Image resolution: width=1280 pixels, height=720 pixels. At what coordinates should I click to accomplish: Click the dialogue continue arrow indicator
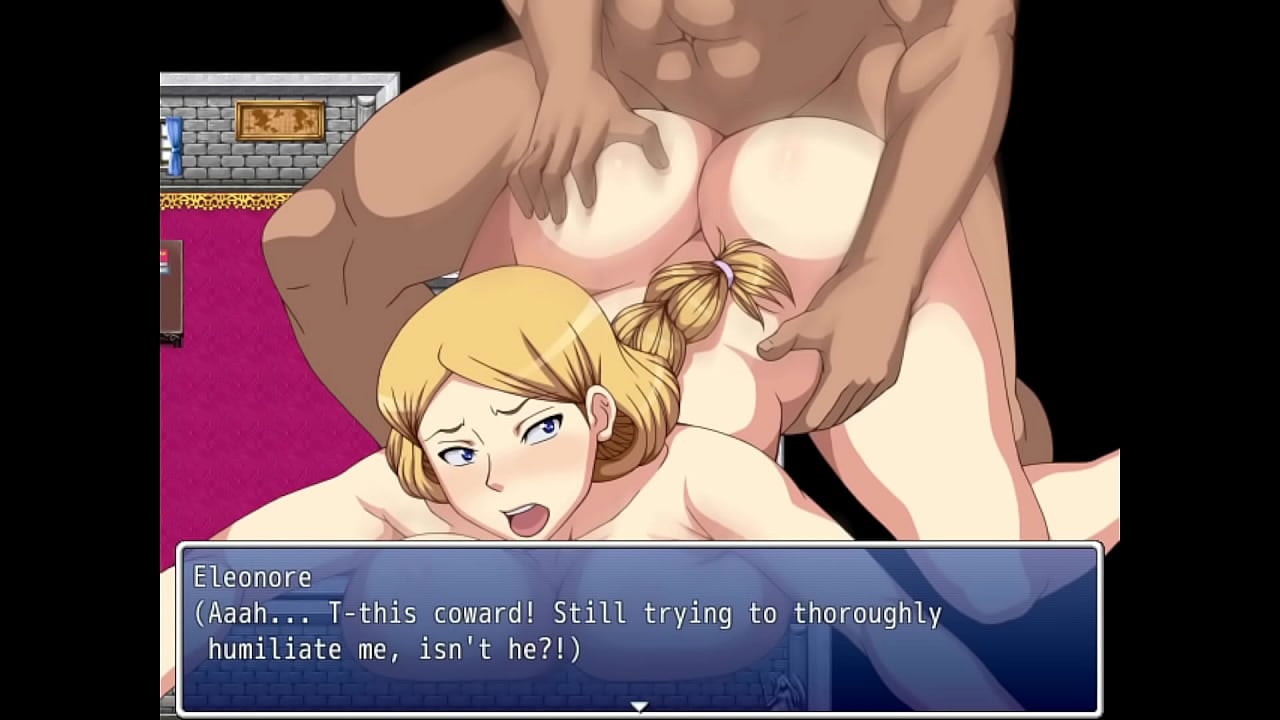coord(639,706)
